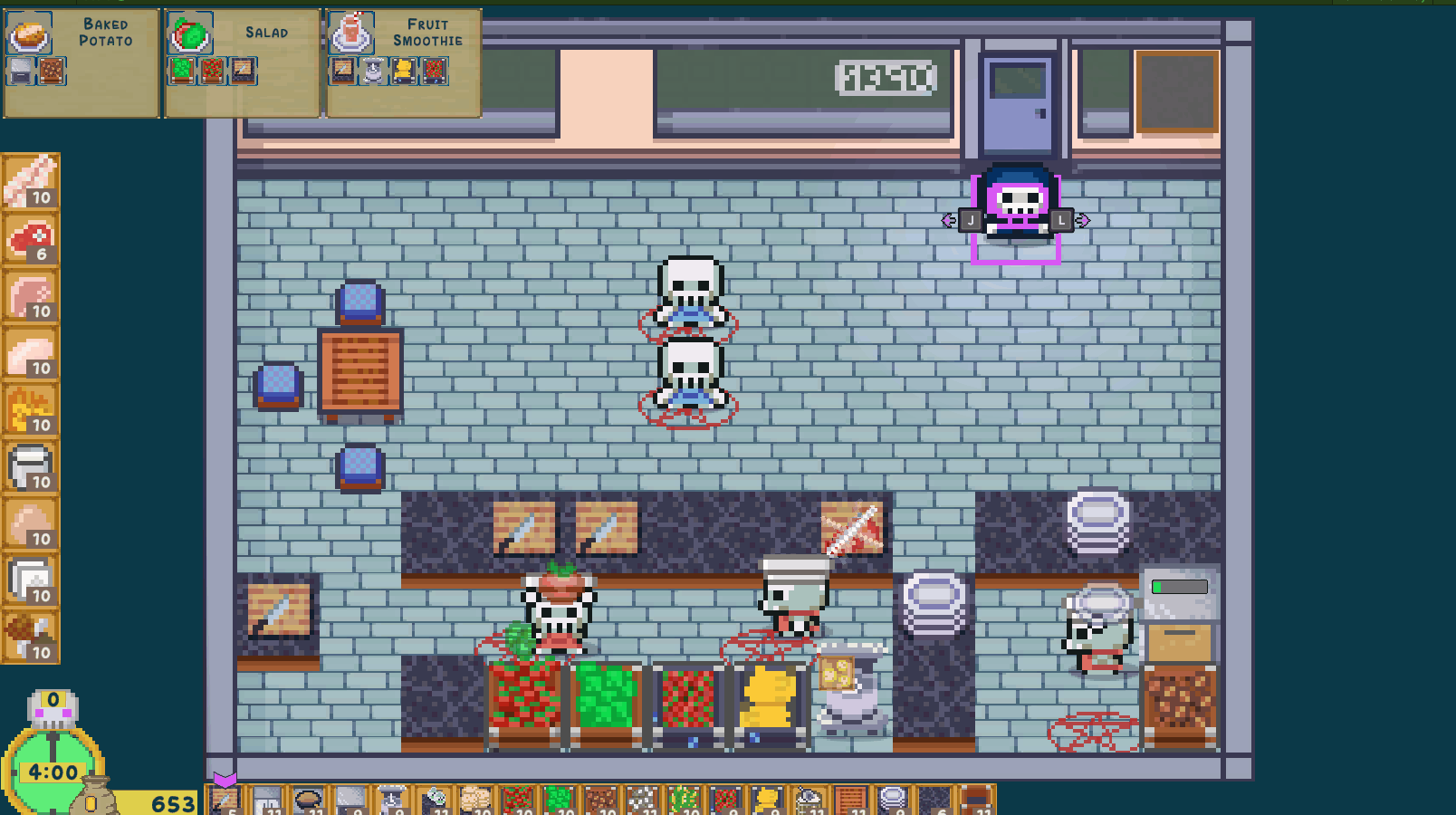Select the knife cutting board in the hotbar
Viewport: 1456px width, 815px height.
(224, 797)
